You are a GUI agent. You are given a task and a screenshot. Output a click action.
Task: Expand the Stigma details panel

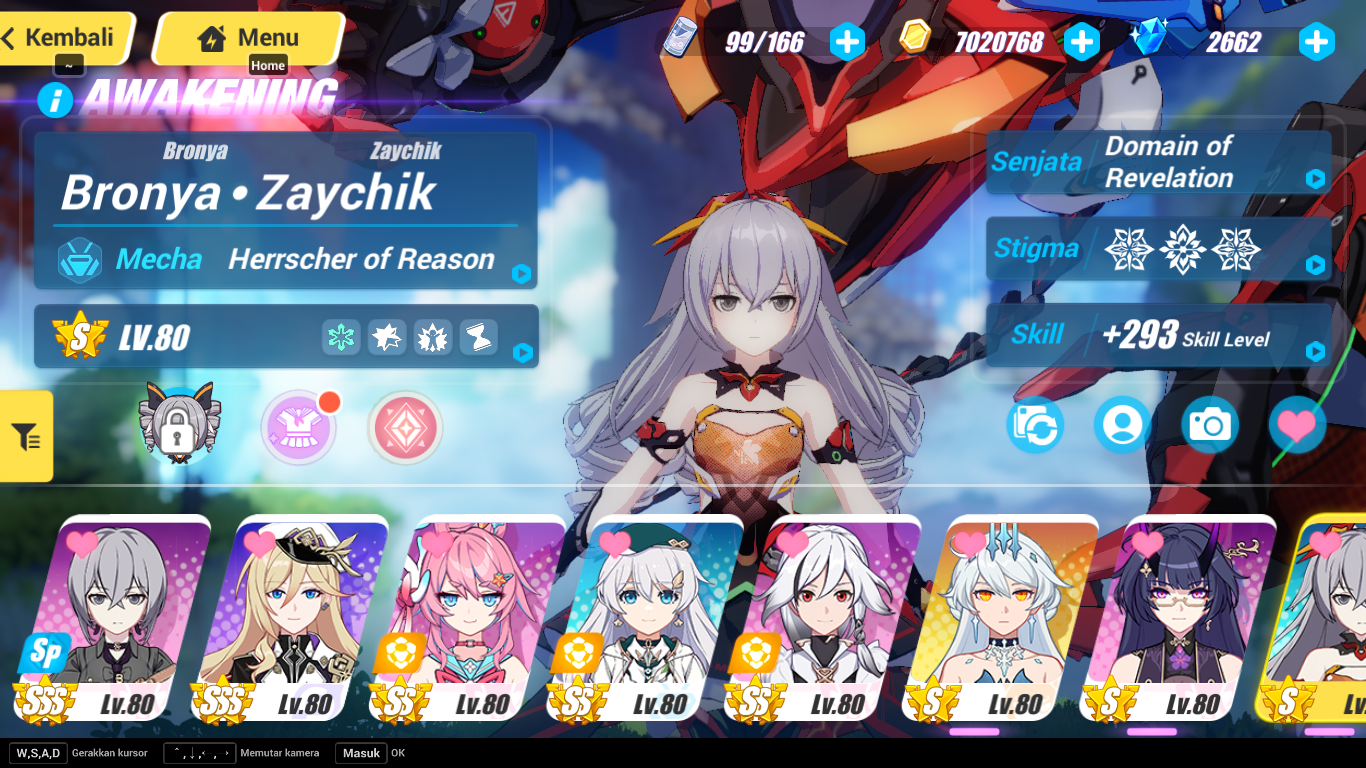(1315, 266)
